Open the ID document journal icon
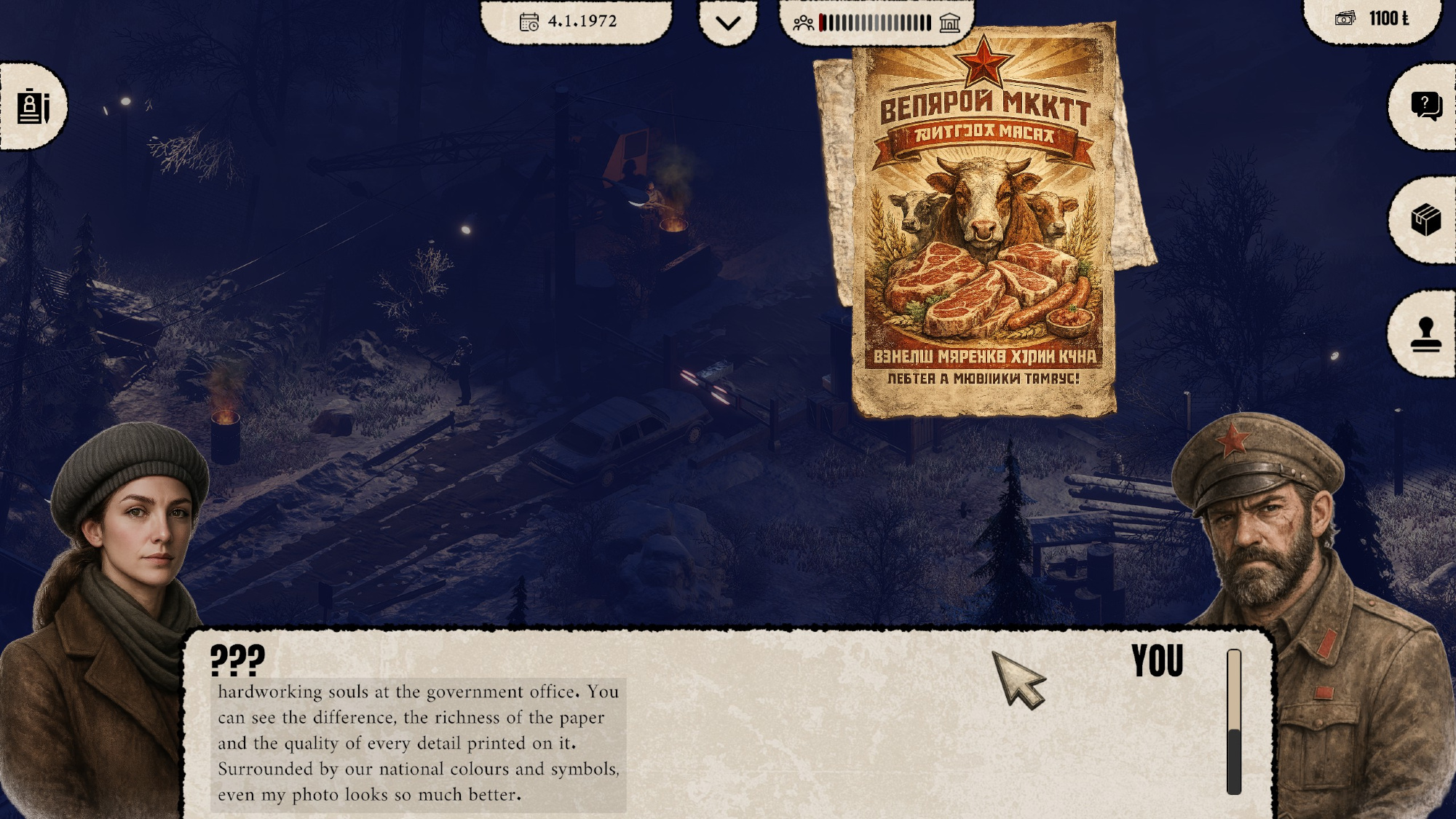Screen dimensions: 1456x819 (33, 107)
